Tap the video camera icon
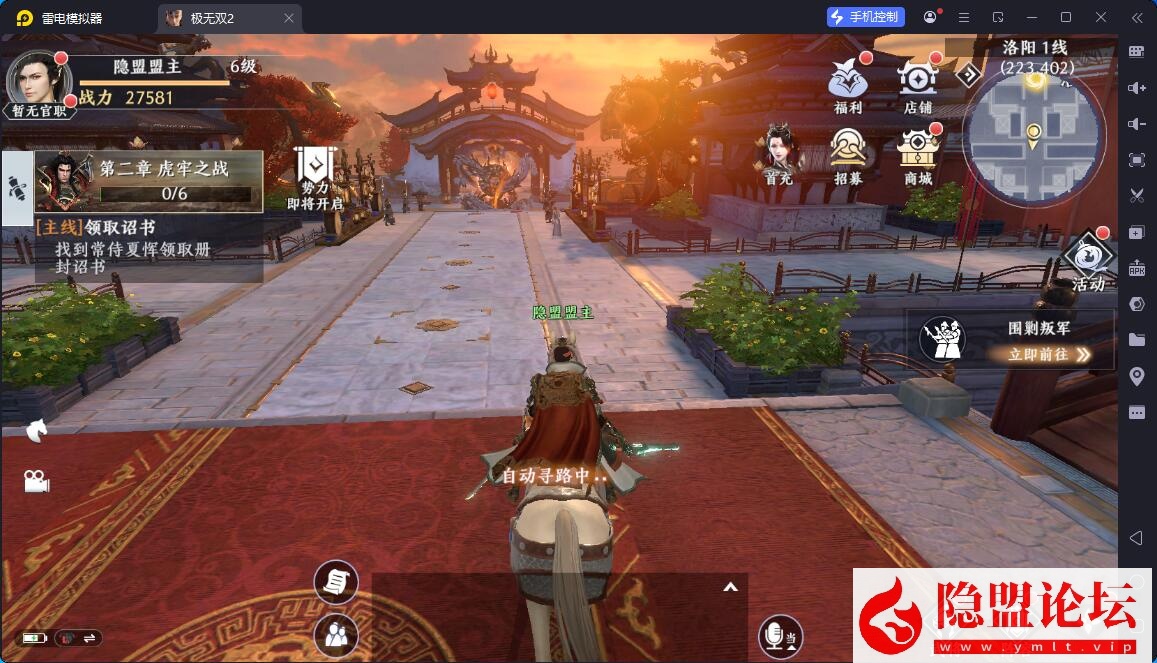The height and width of the screenshot is (663, 1157). pos(37,481)
